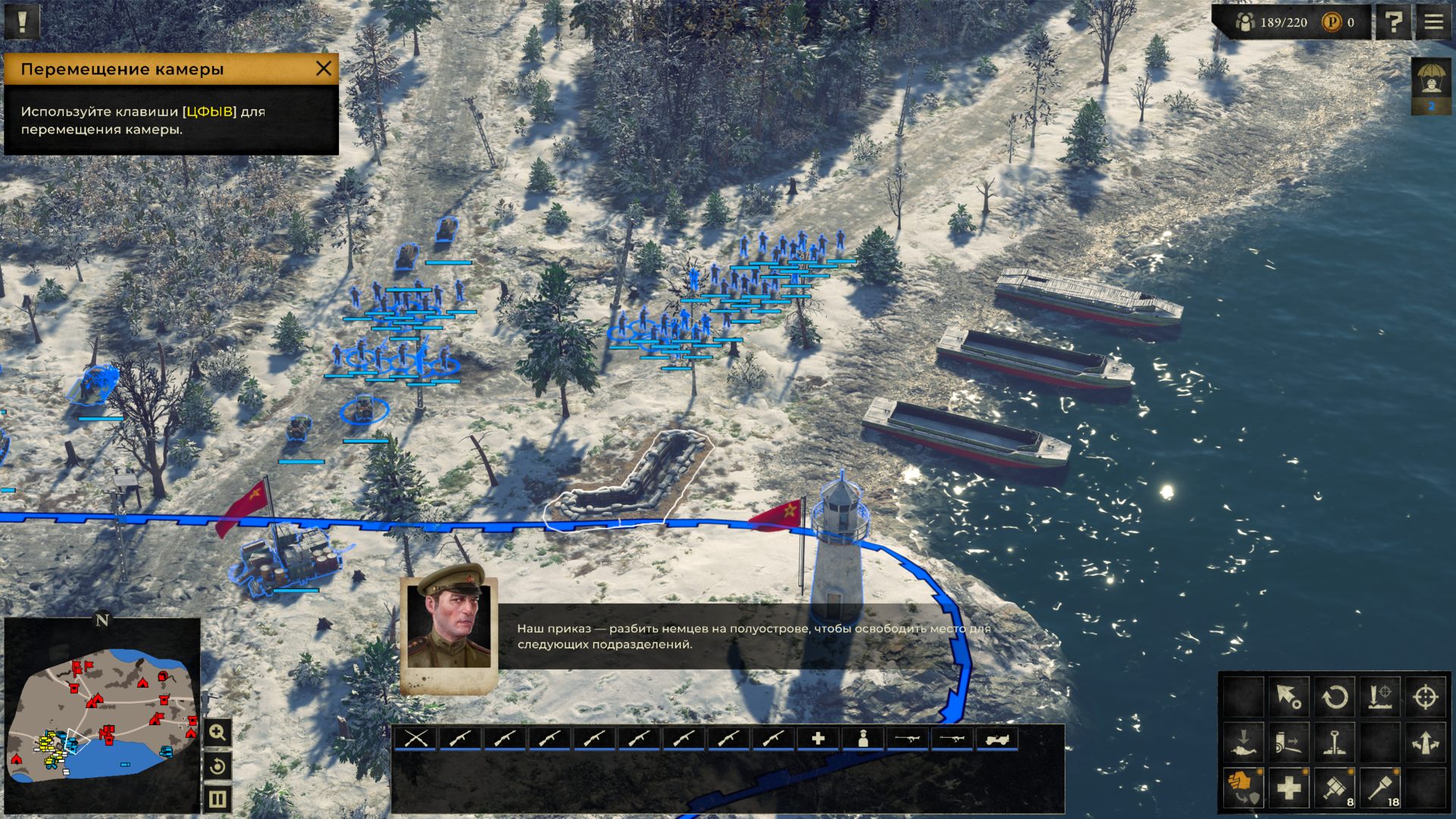Open the hamburger main menu
The height and width of the screenshot is (819, 1456).
(1433, 22)
